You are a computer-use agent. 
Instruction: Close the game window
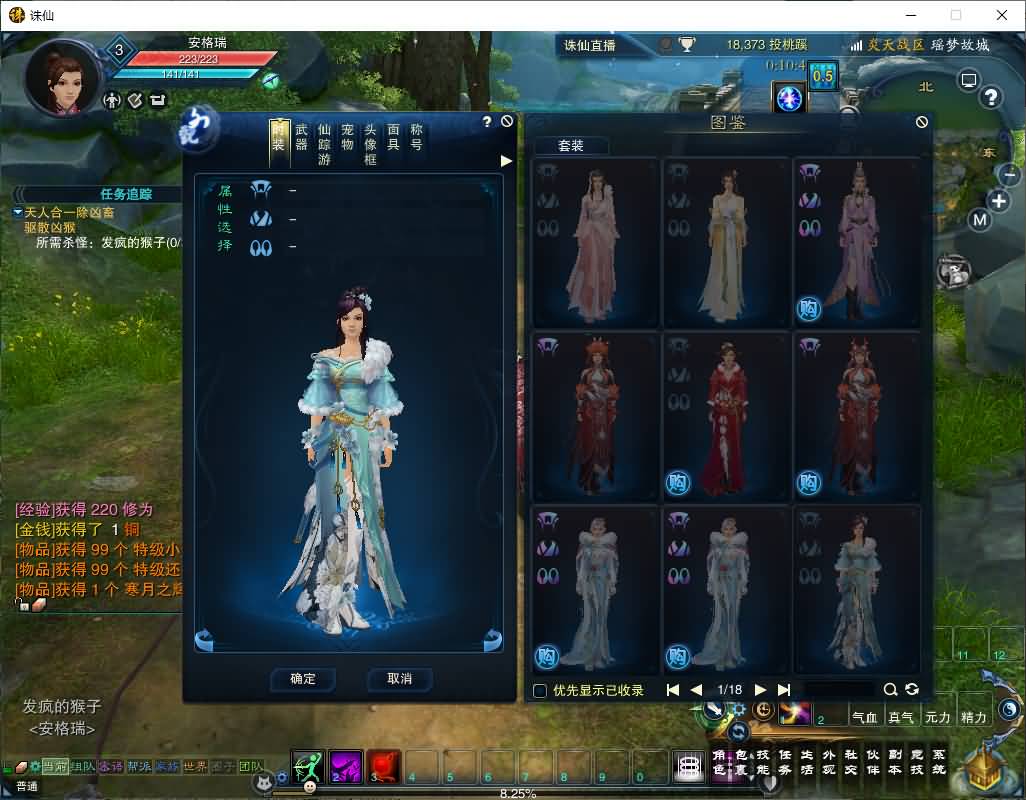click(x=1001, y=15)
